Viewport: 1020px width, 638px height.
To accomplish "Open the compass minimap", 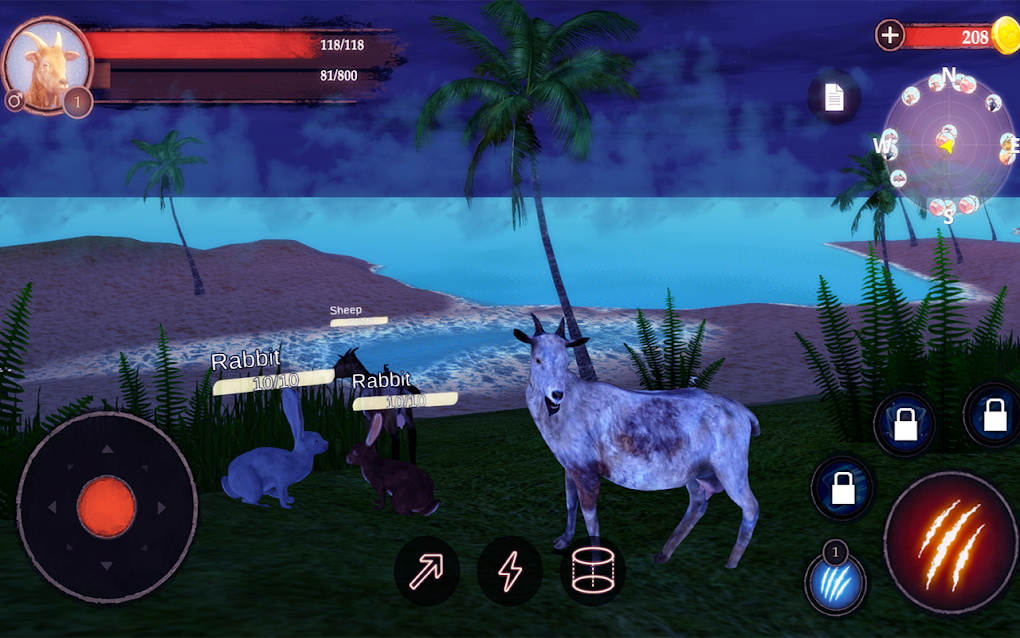I will coord(945,144).
